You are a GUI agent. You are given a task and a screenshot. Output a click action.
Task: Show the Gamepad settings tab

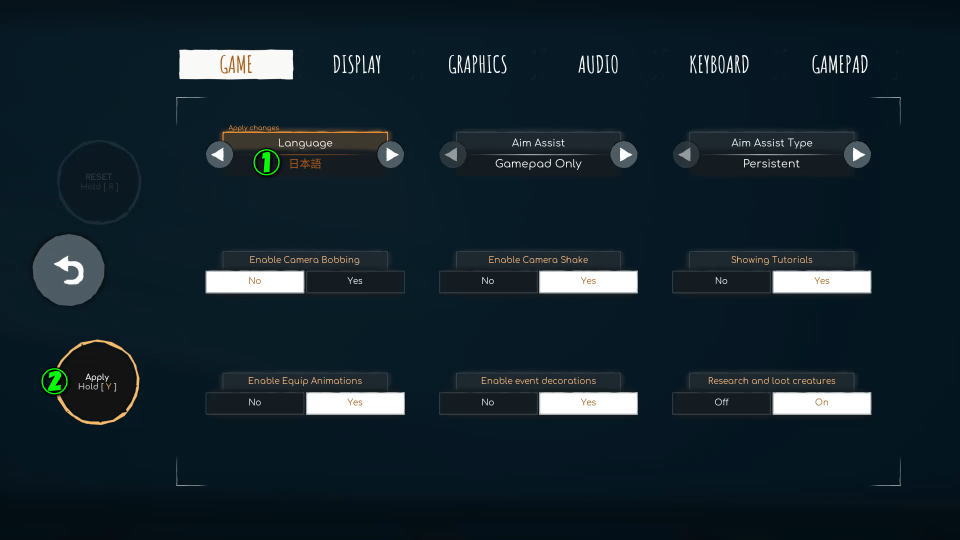(839, 65)
